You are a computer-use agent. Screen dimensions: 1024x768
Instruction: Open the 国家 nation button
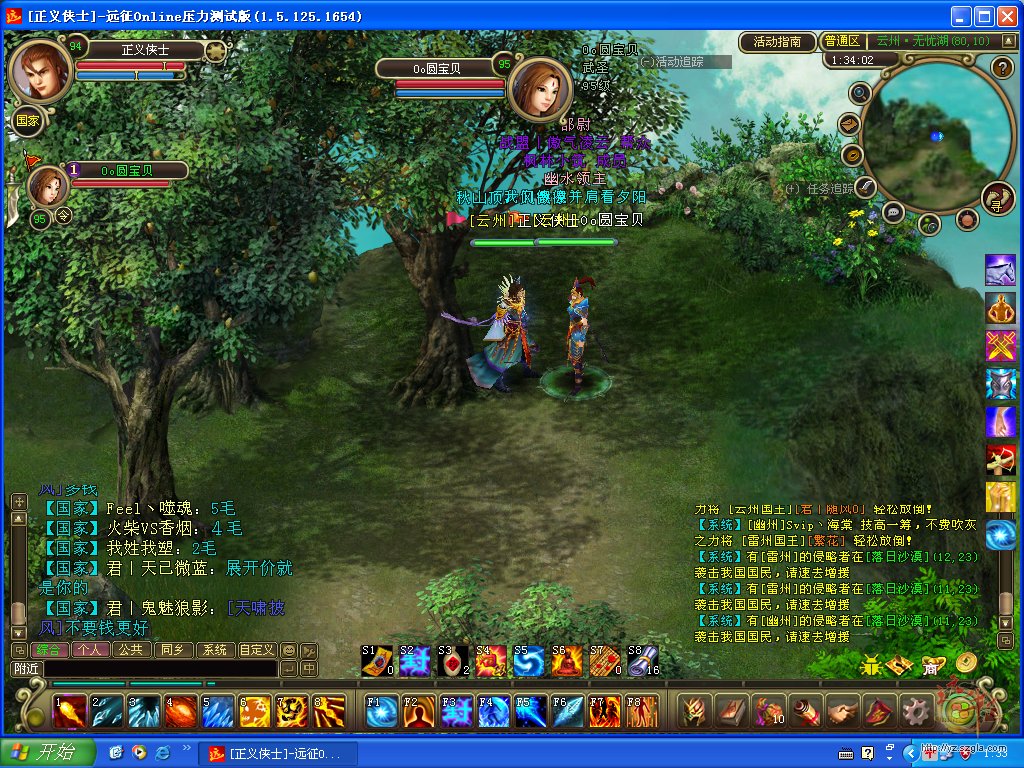27,120
